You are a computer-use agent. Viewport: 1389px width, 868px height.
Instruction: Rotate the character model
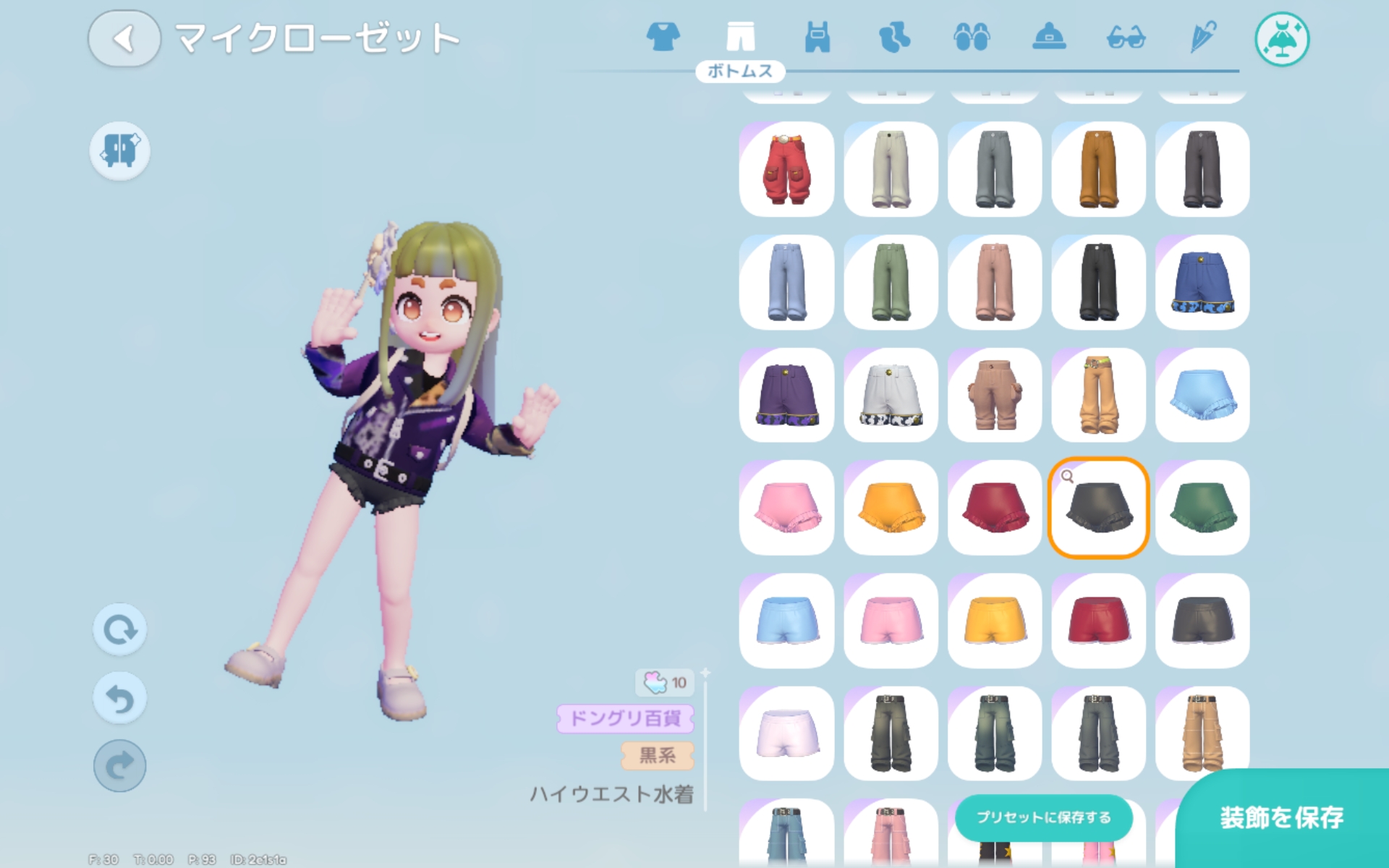(120, 629)
